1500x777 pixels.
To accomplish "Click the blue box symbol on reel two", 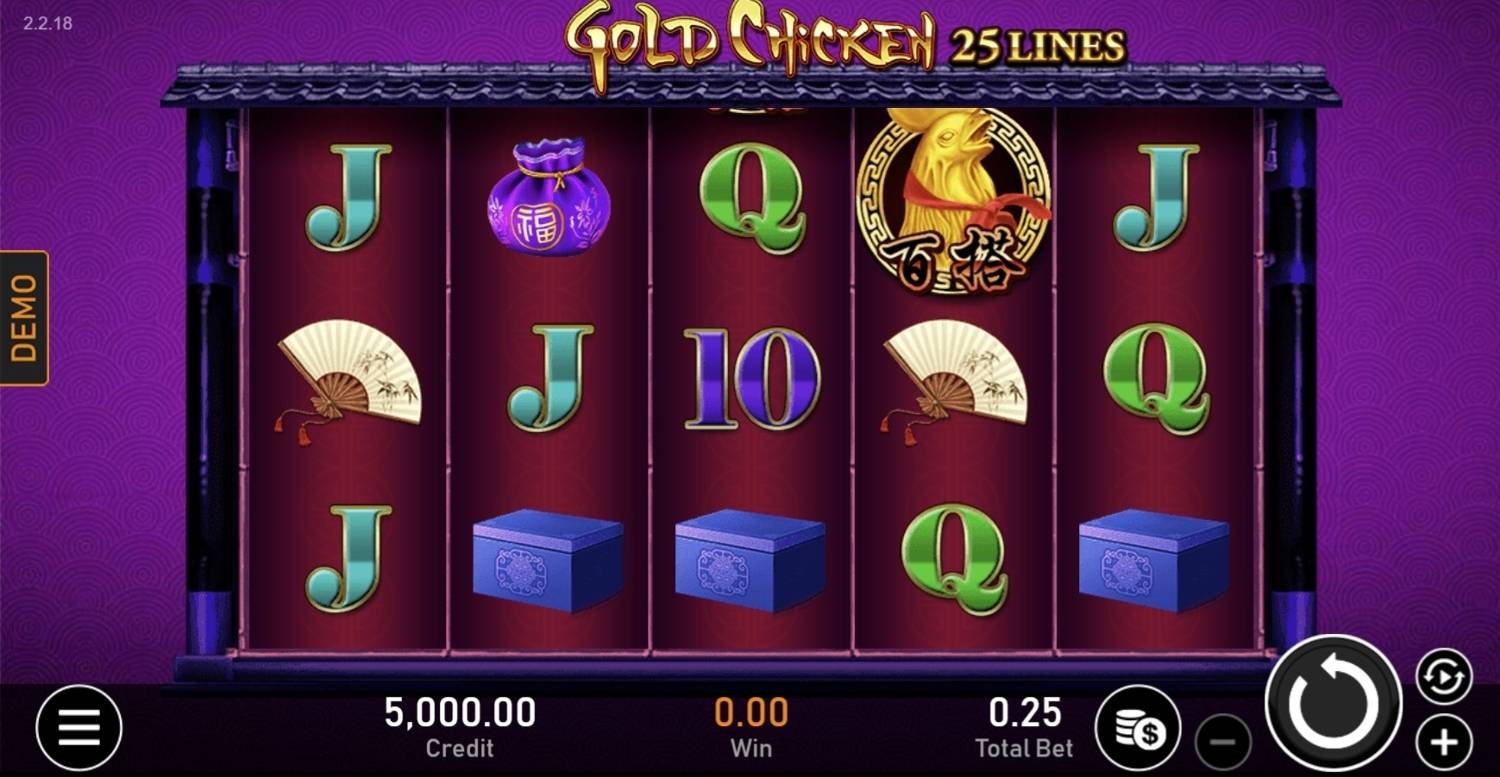I will tap(548, 560).
